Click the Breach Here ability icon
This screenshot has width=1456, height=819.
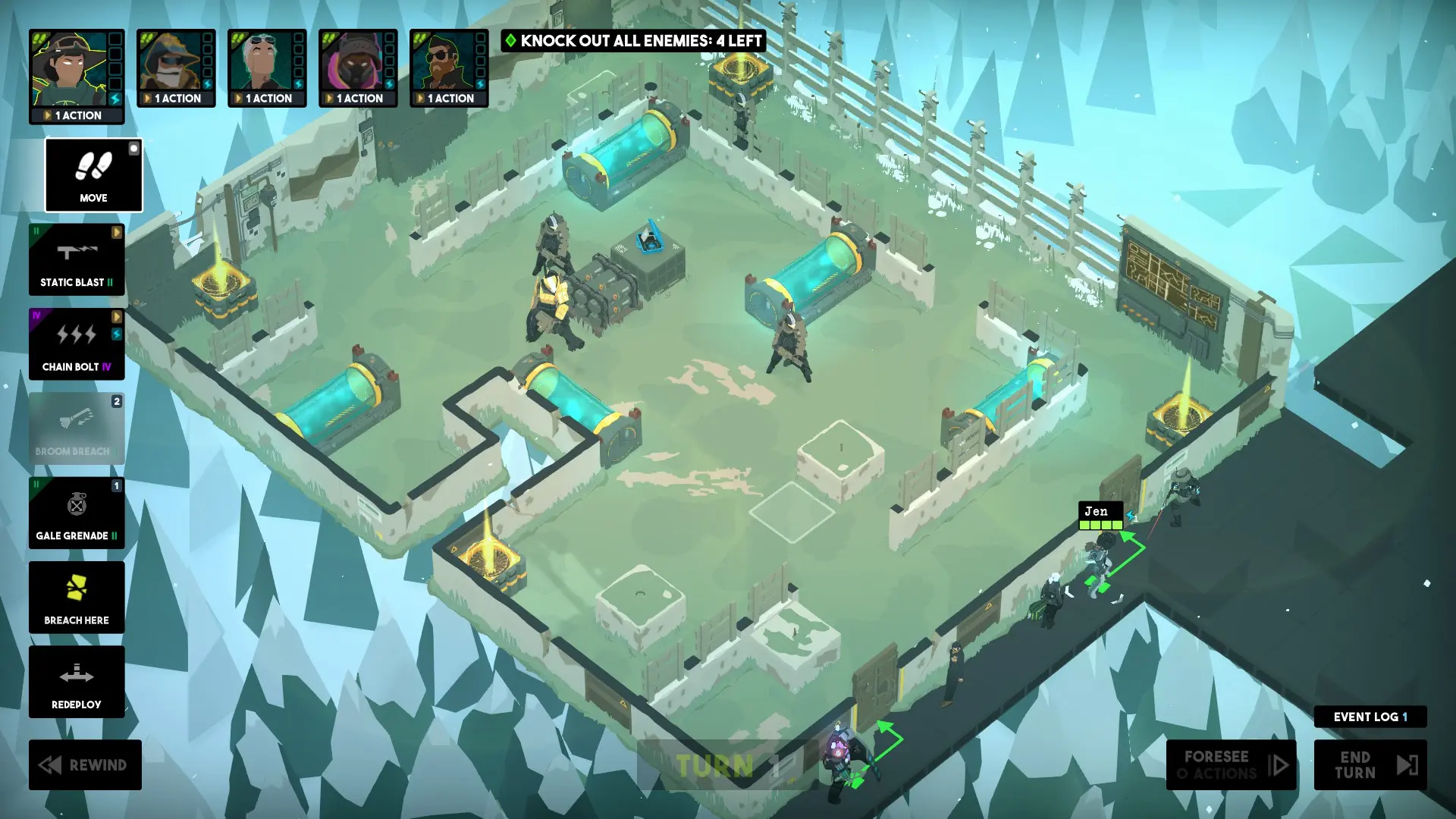[x=76, y=598]
